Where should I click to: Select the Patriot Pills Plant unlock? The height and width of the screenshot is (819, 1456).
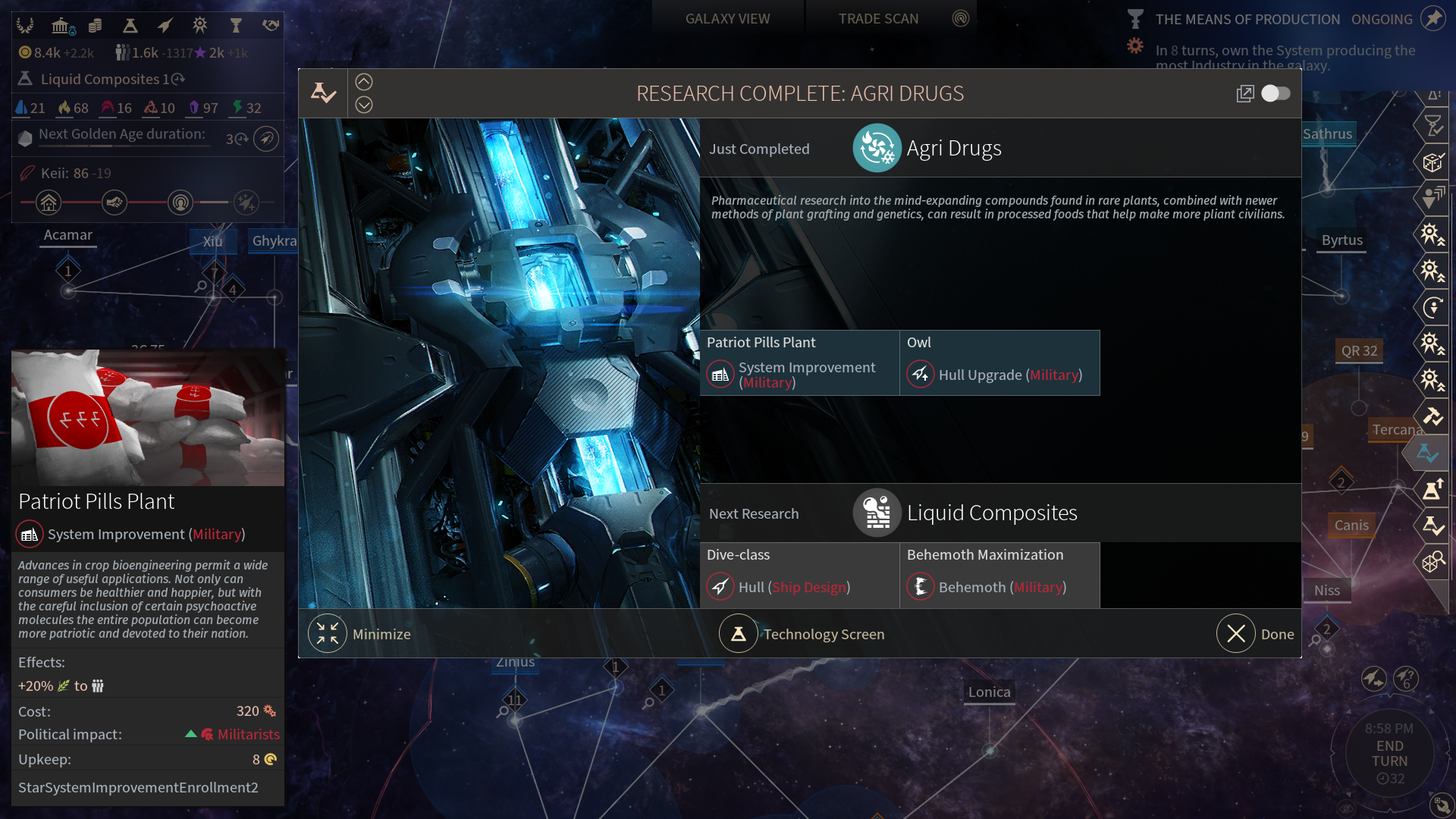[x=799, y=362]
